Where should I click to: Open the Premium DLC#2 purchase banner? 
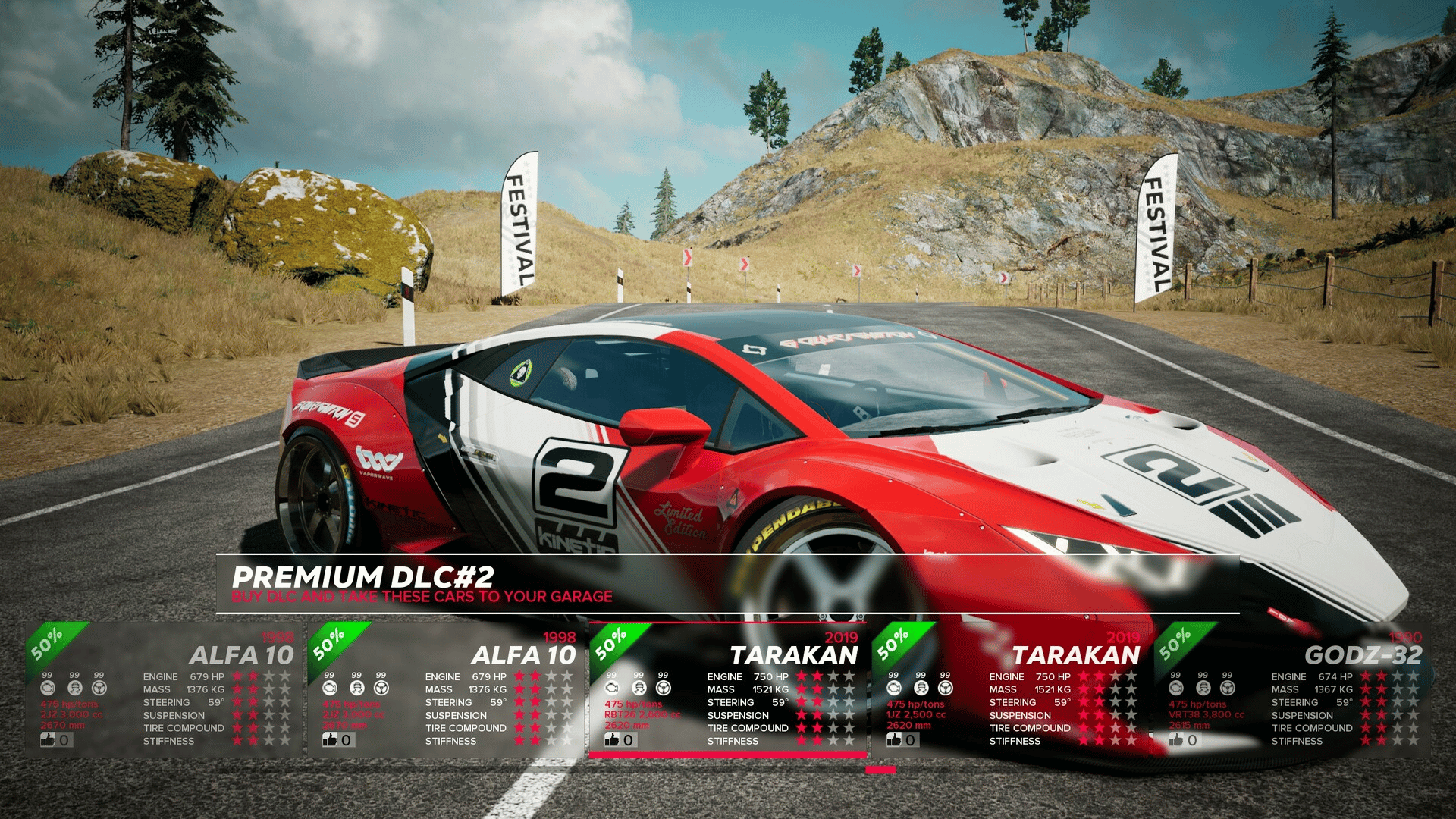point(726,584)
